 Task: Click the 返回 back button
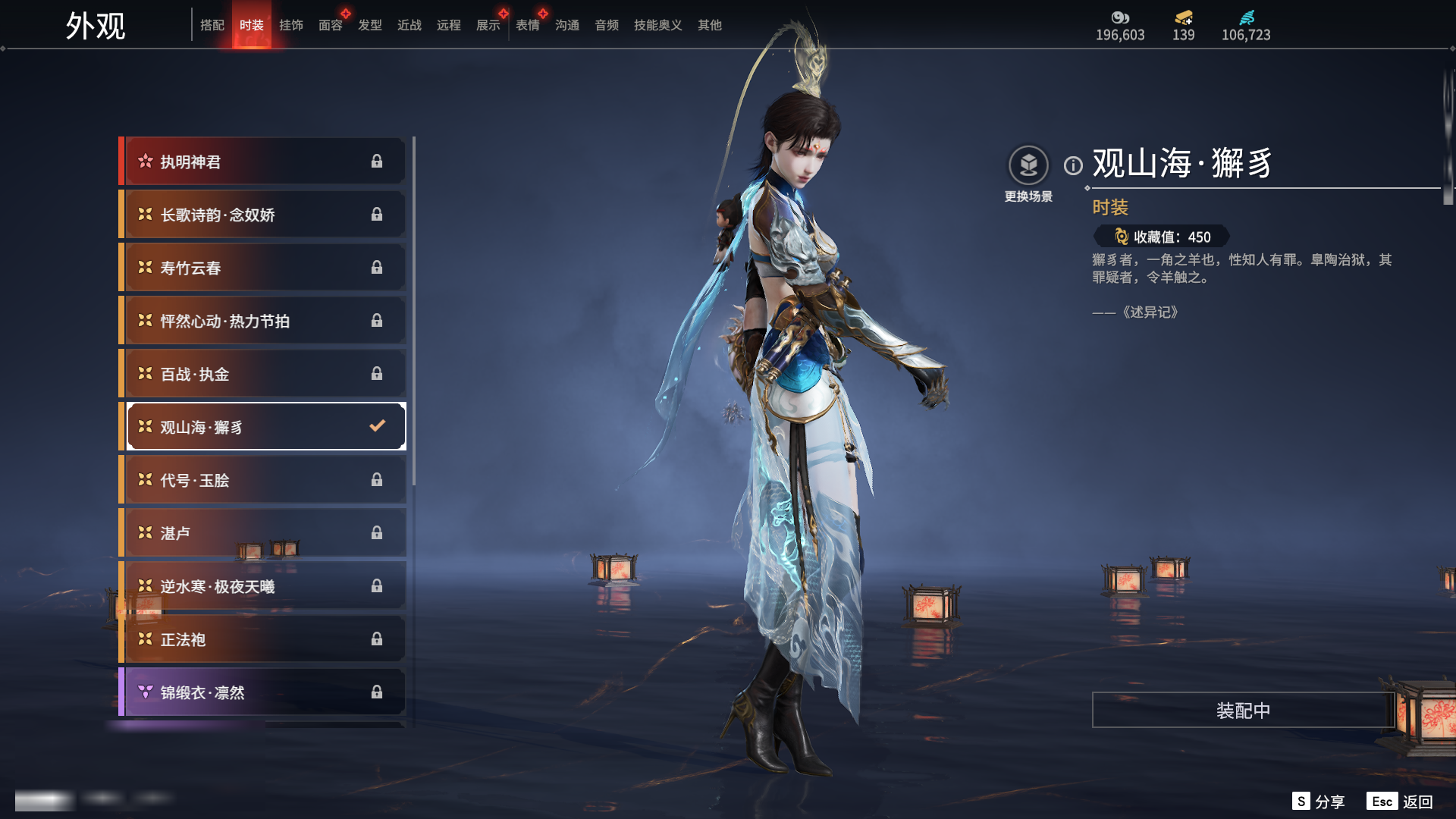tap(1417, 802)
